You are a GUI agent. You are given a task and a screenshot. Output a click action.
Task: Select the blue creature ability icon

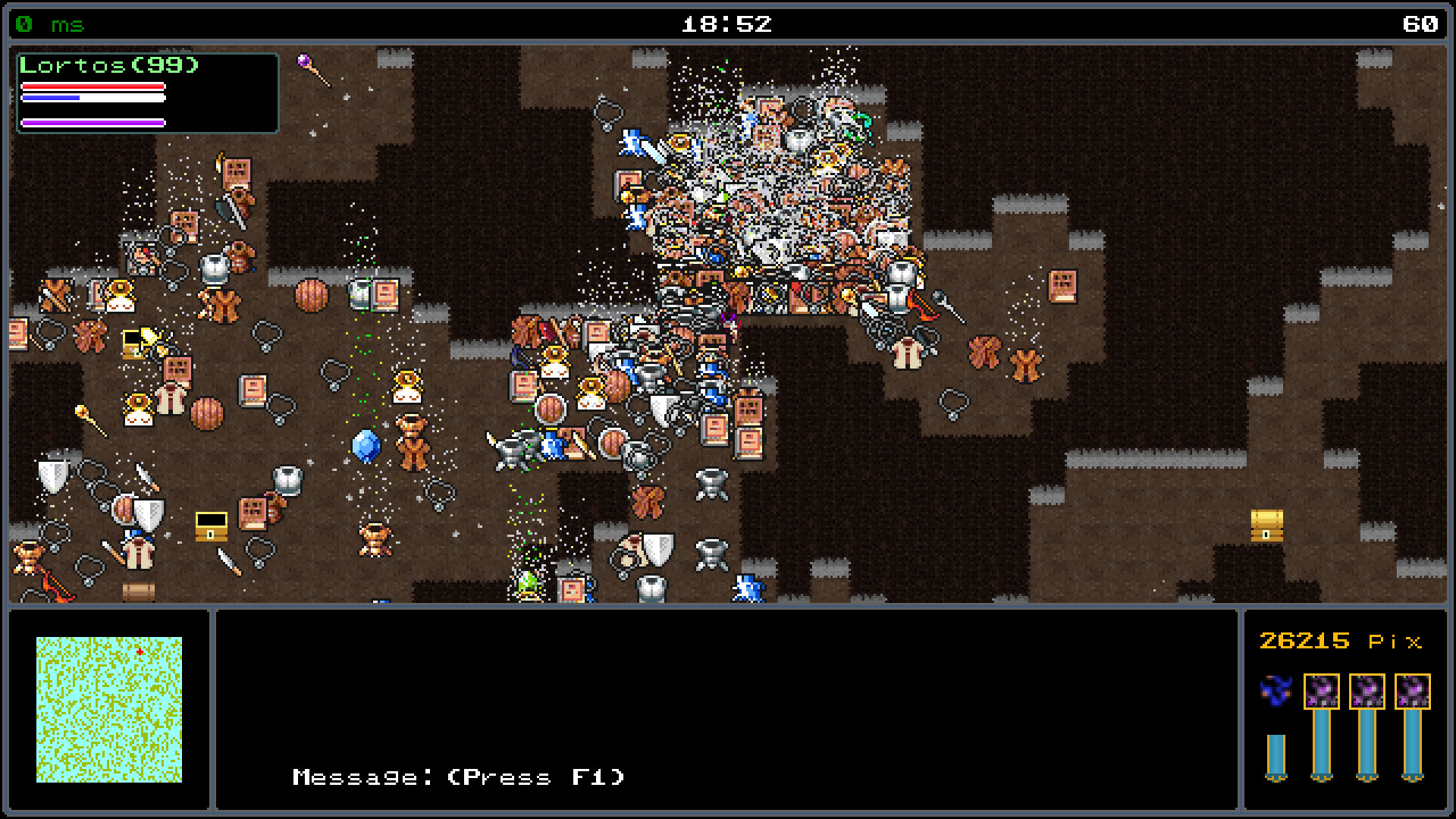point(1277,691)
